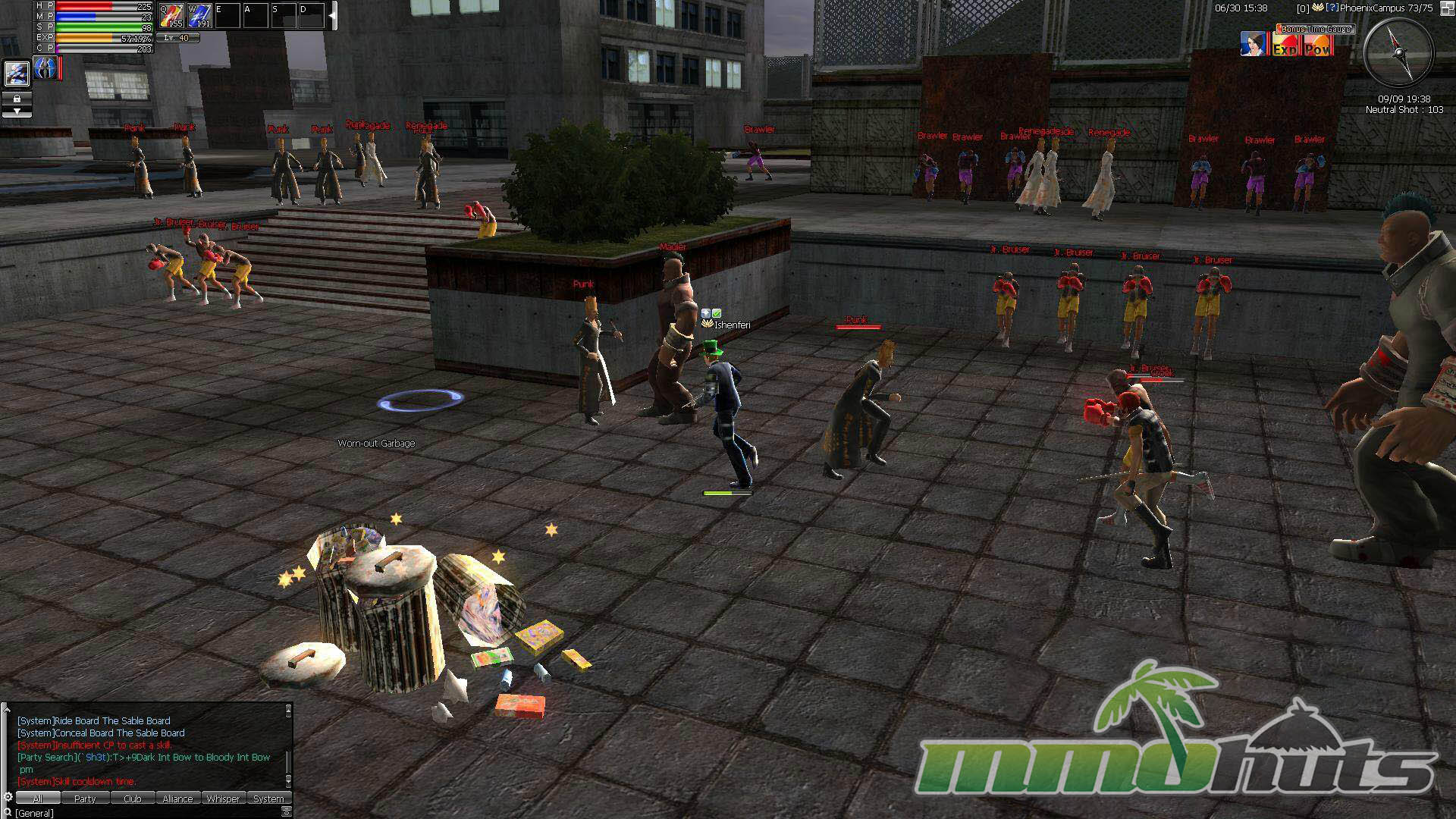Select the blue wings skill icon
This screenshot has width=1456, height=819.
pyautogui.click(x=45, y=68)
